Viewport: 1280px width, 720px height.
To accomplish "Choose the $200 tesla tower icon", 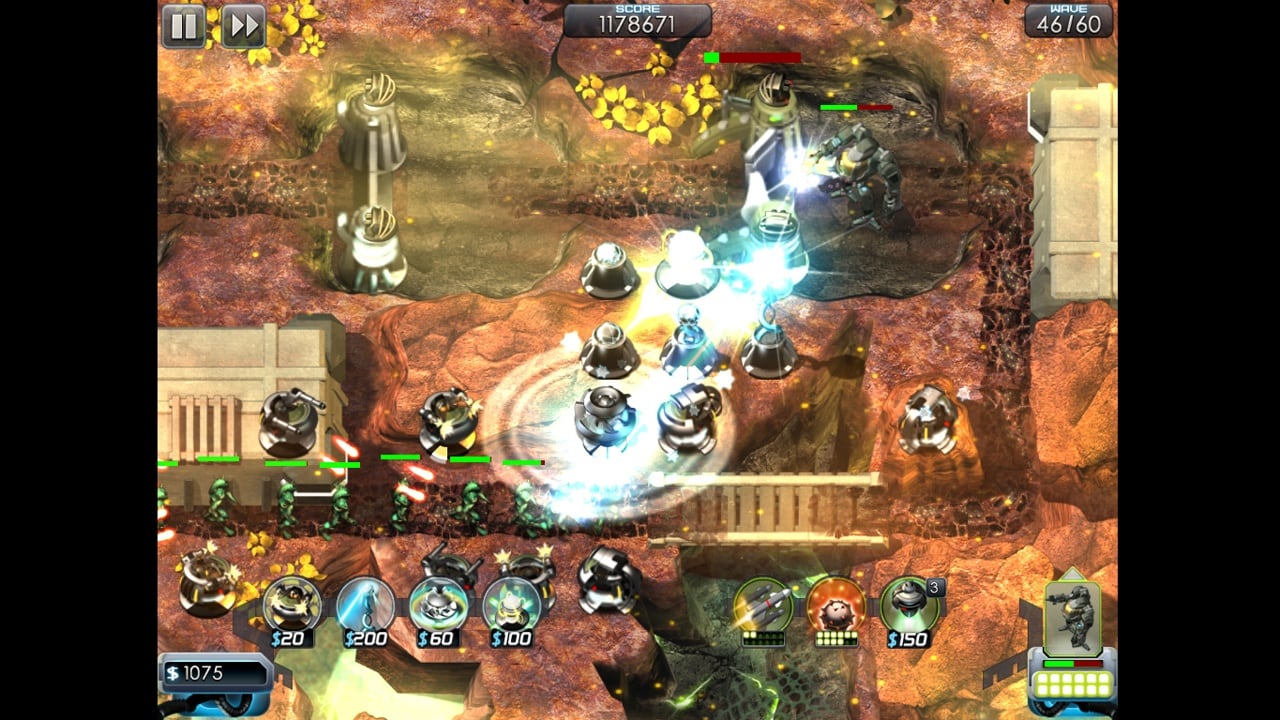I will (365, 606).
